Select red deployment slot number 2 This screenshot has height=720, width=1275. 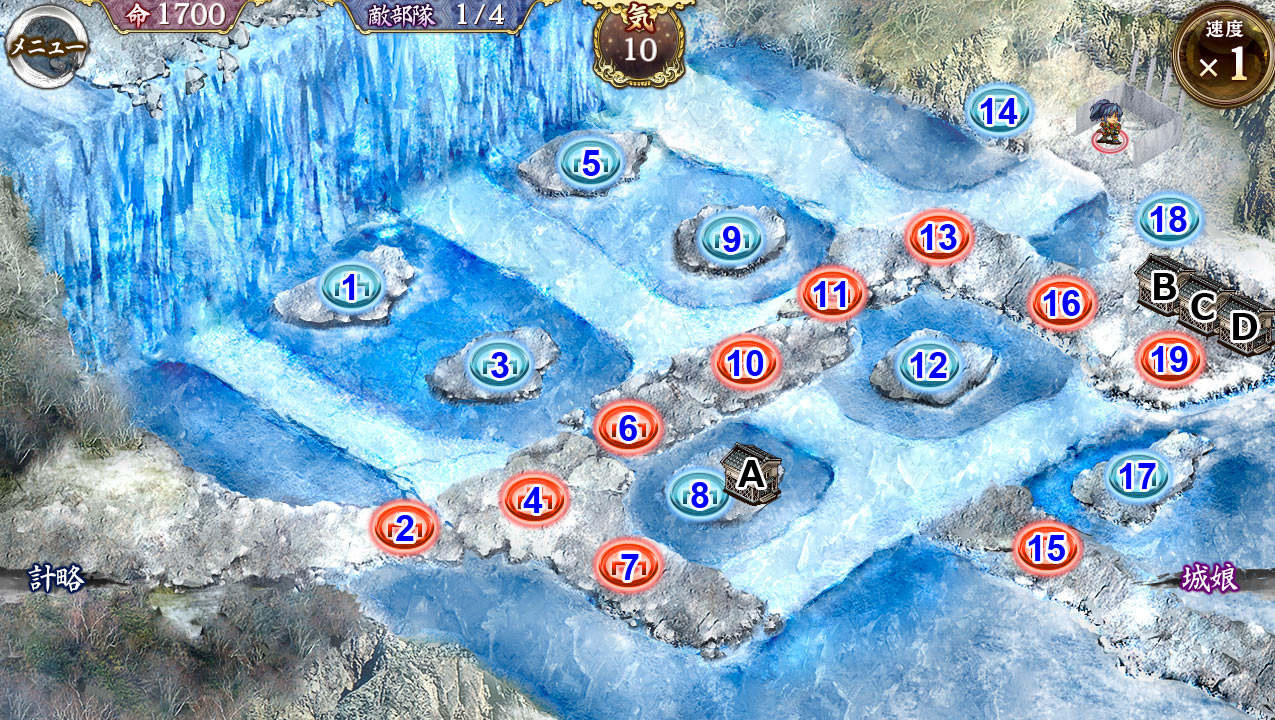tap(404, 528)
